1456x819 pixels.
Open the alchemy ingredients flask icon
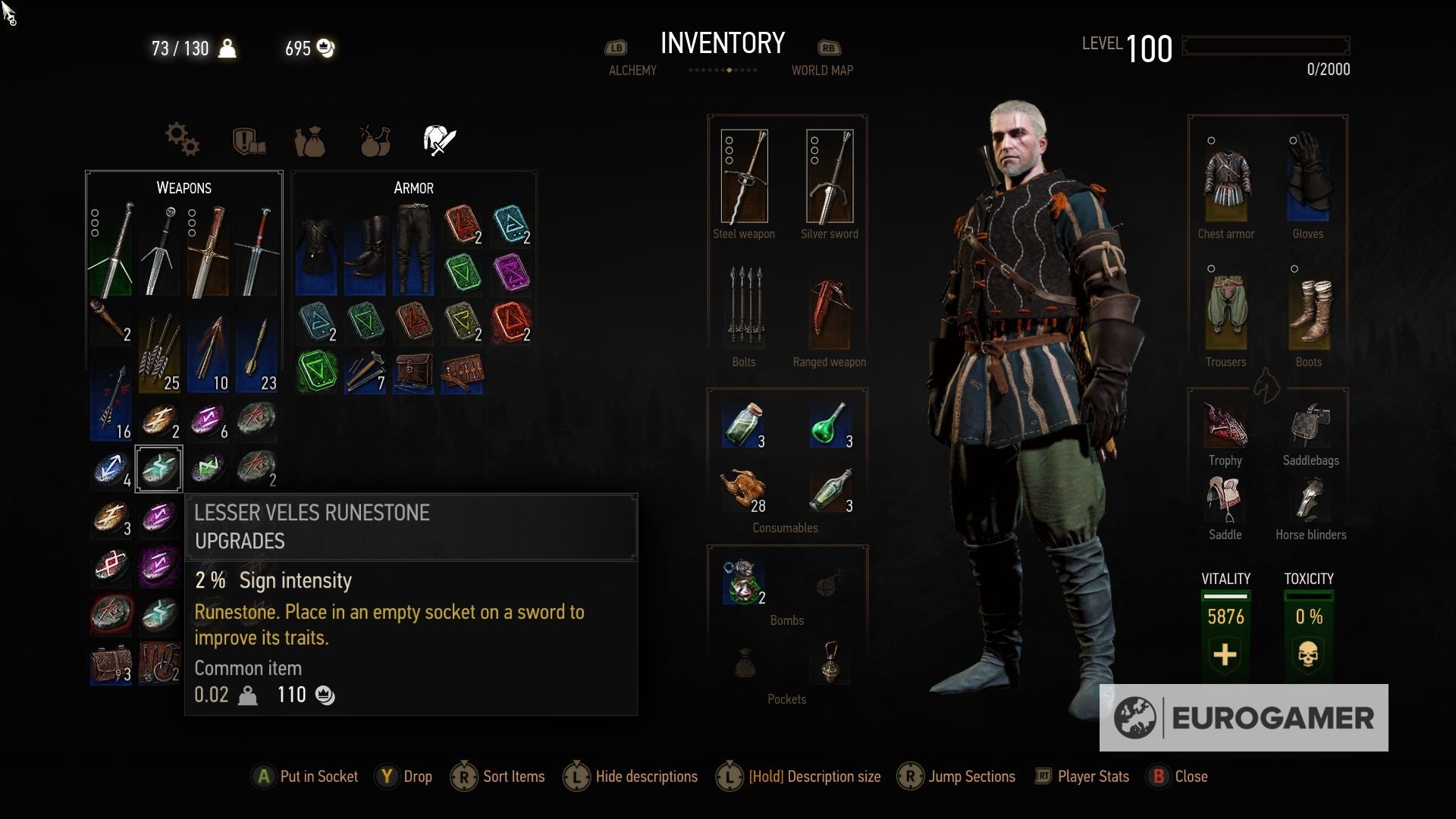point(373,140)
